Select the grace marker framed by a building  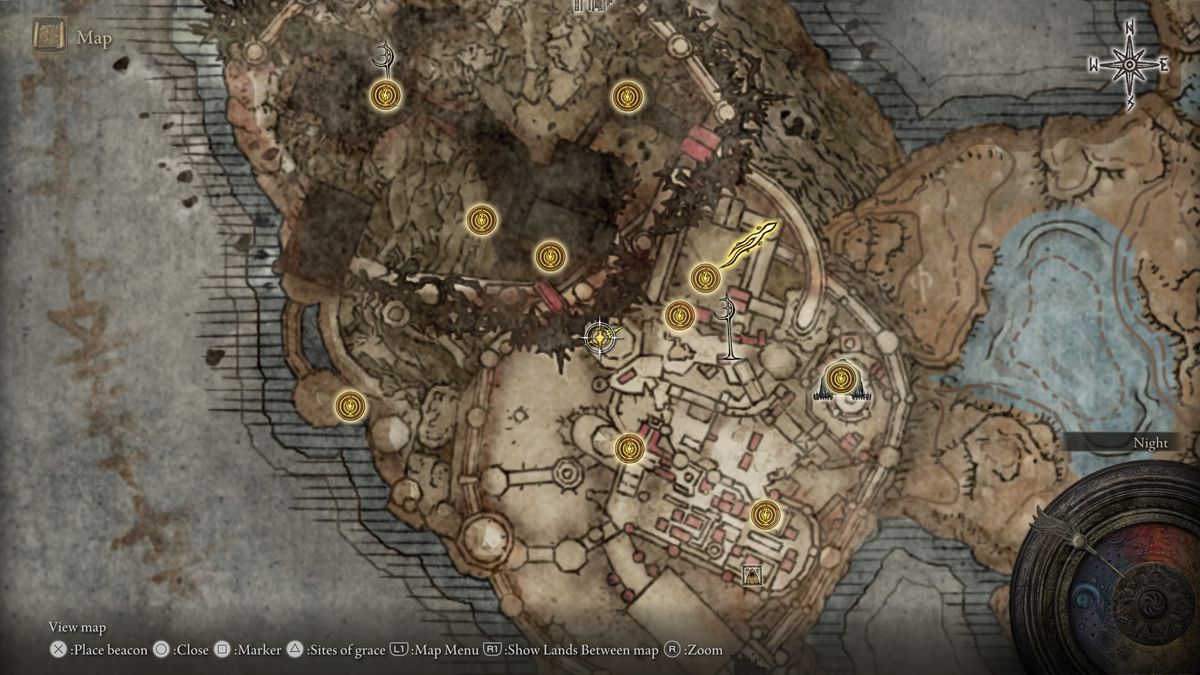[x=839, y=381]
